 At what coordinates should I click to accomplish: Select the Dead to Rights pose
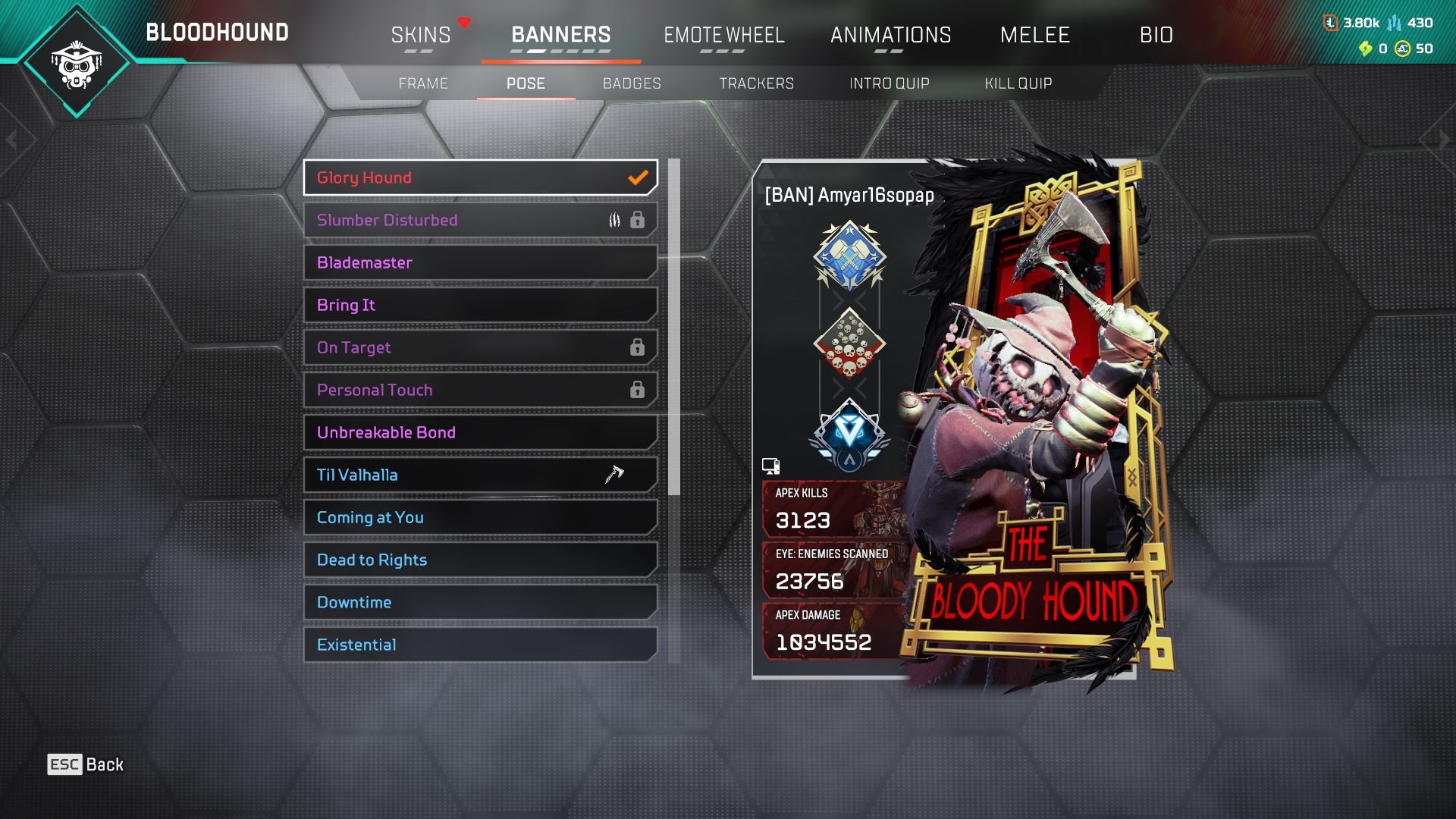[x=480, y=560]
